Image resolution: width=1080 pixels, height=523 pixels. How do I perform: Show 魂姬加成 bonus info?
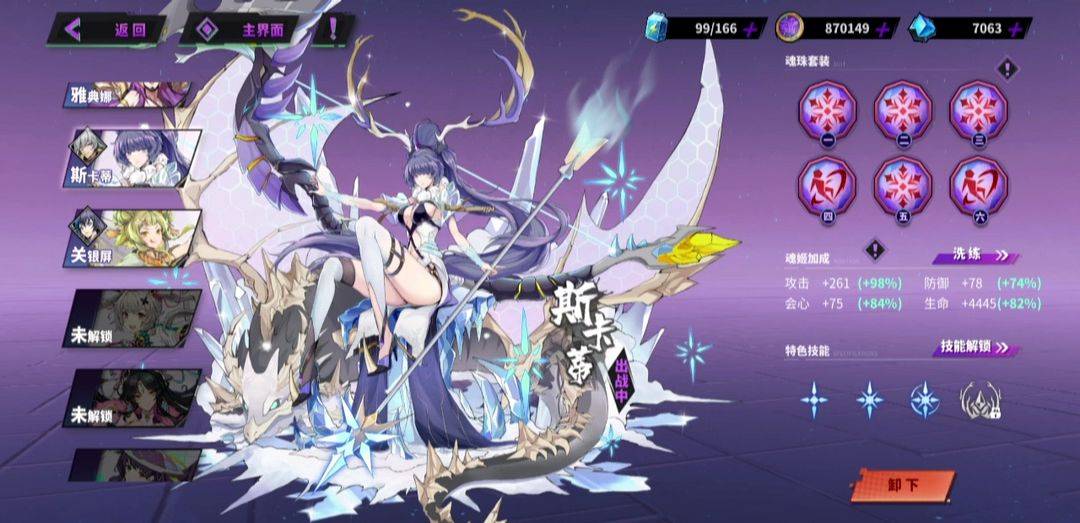[875, 249]
